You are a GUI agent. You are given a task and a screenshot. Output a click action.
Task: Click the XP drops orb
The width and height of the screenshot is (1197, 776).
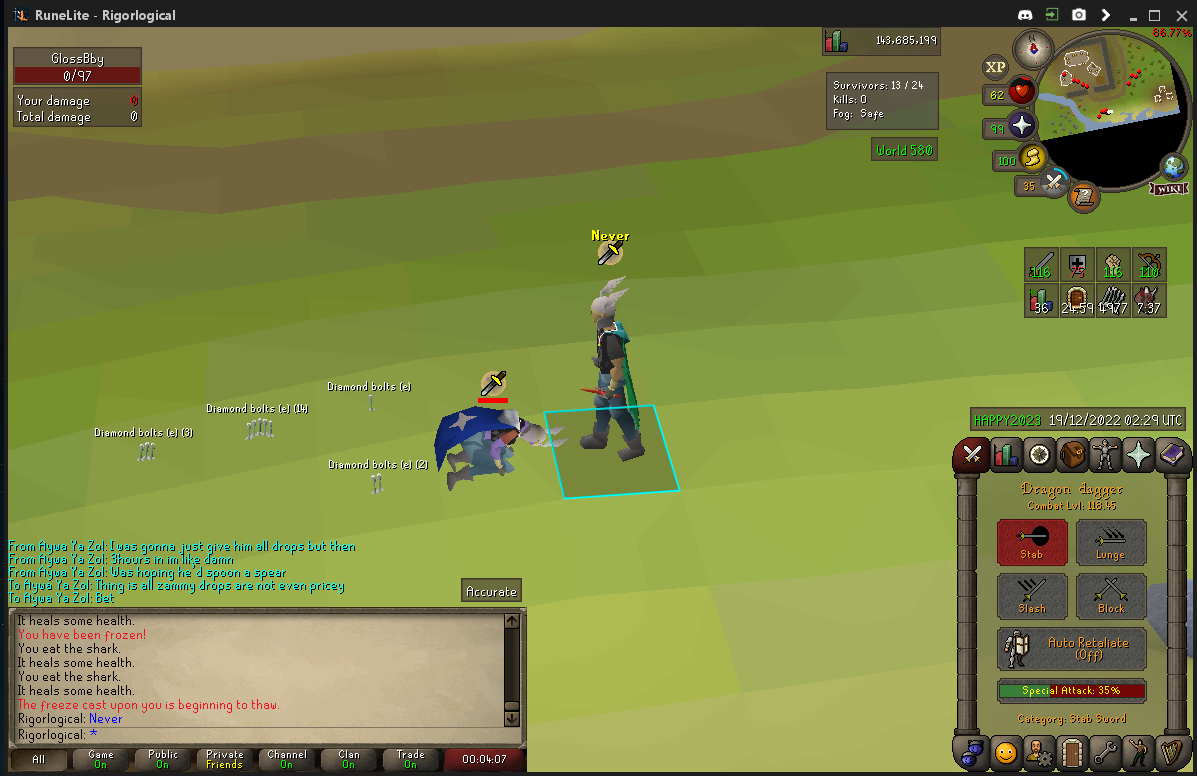(x=995, y=67)
